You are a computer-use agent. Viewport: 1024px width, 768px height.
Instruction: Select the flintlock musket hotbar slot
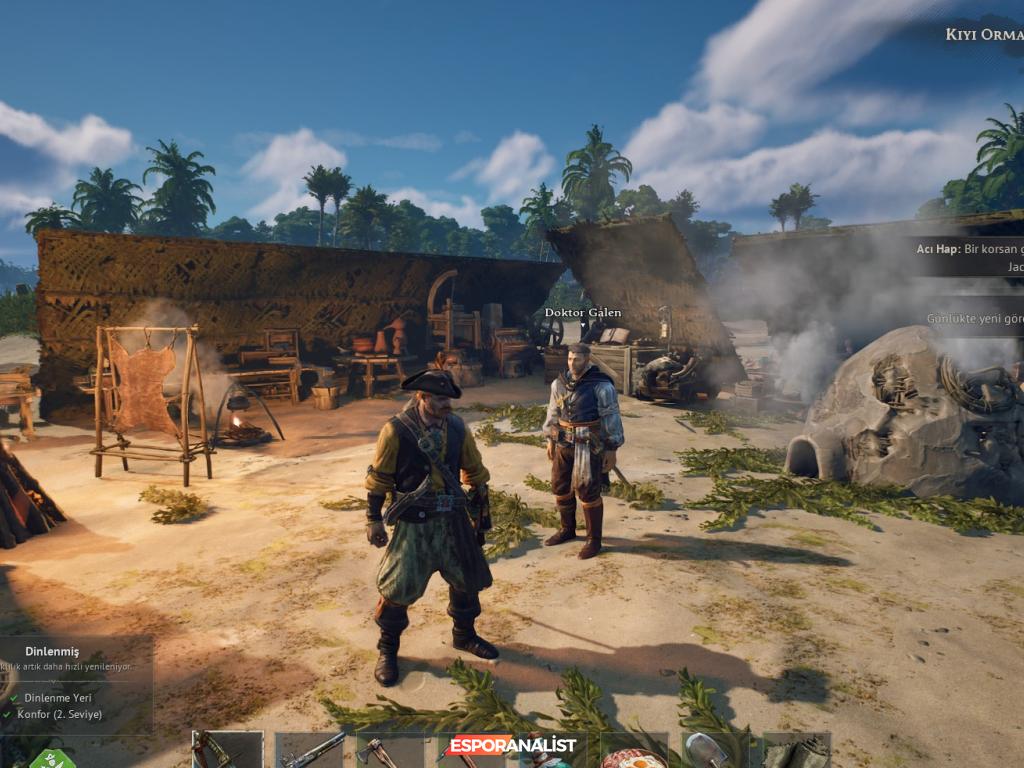309,750
